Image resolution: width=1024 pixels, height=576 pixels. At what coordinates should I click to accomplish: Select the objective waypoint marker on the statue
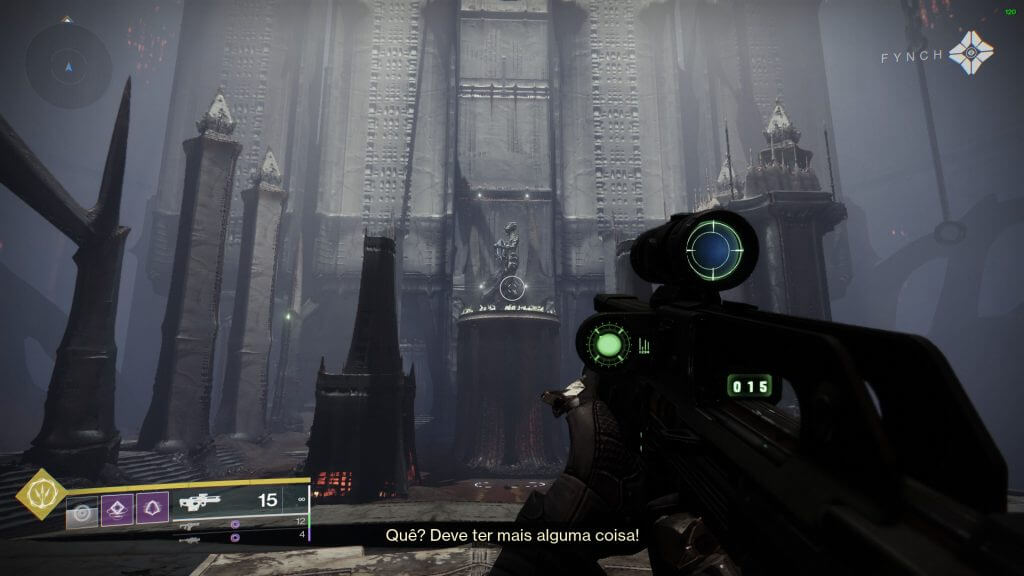pyautogui.click(x=511, y=288)
